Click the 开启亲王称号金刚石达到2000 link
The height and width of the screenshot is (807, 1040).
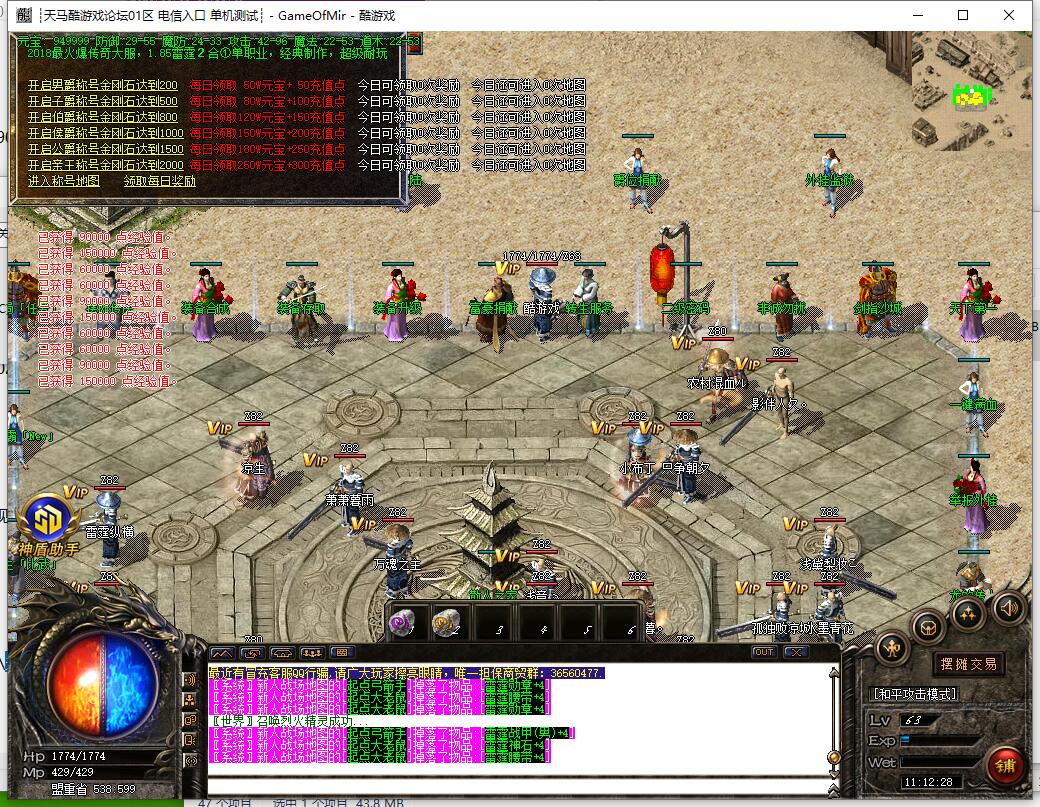[106, 165]
